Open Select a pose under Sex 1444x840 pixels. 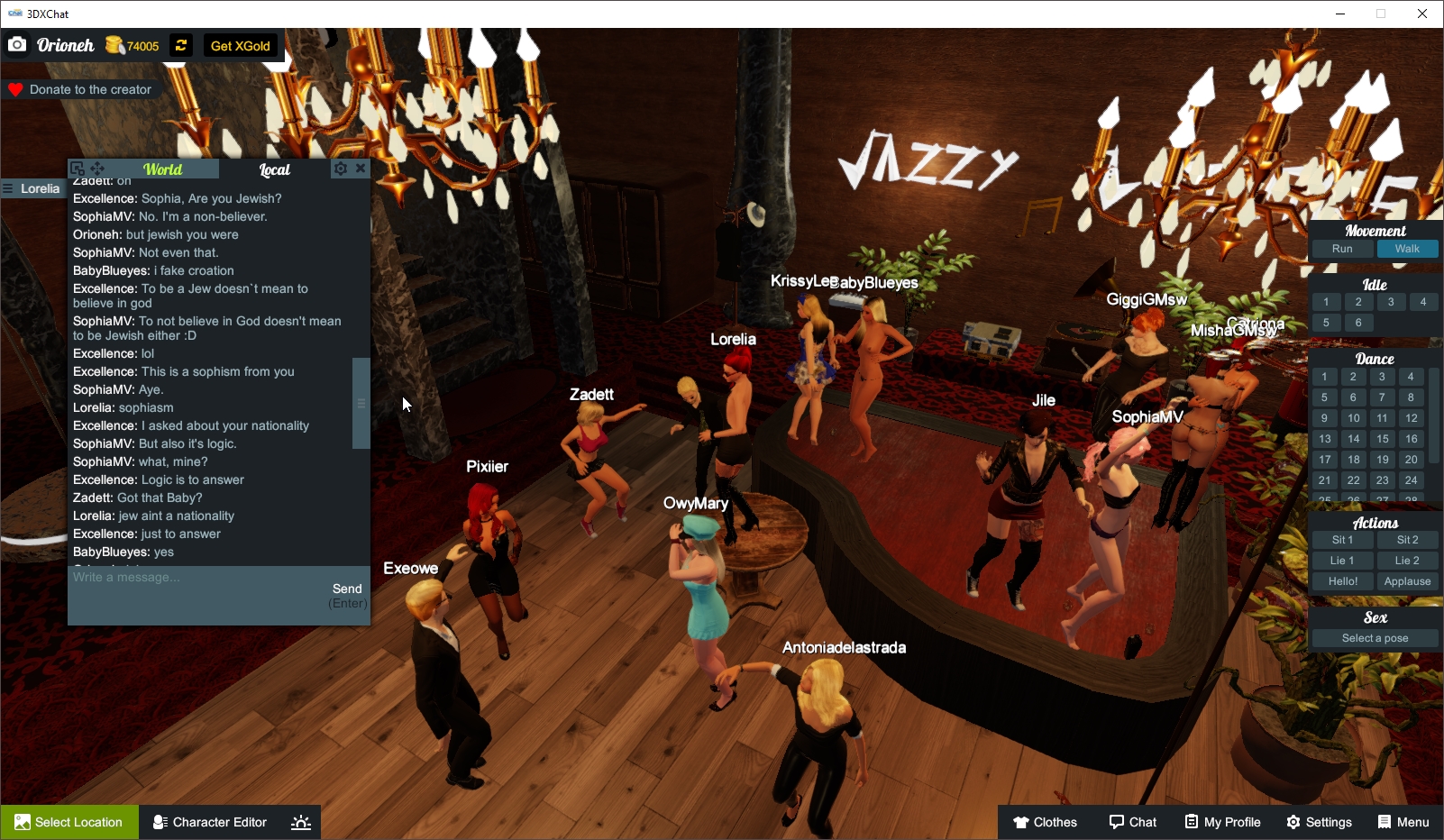[1374, 637]
